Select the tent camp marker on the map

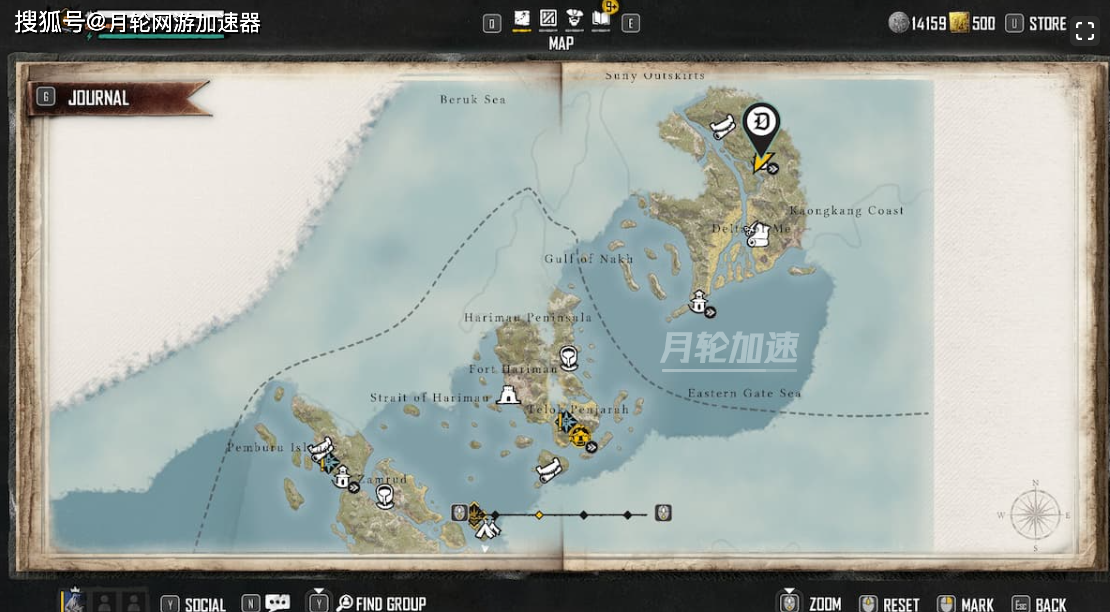[x=487, y=528]
